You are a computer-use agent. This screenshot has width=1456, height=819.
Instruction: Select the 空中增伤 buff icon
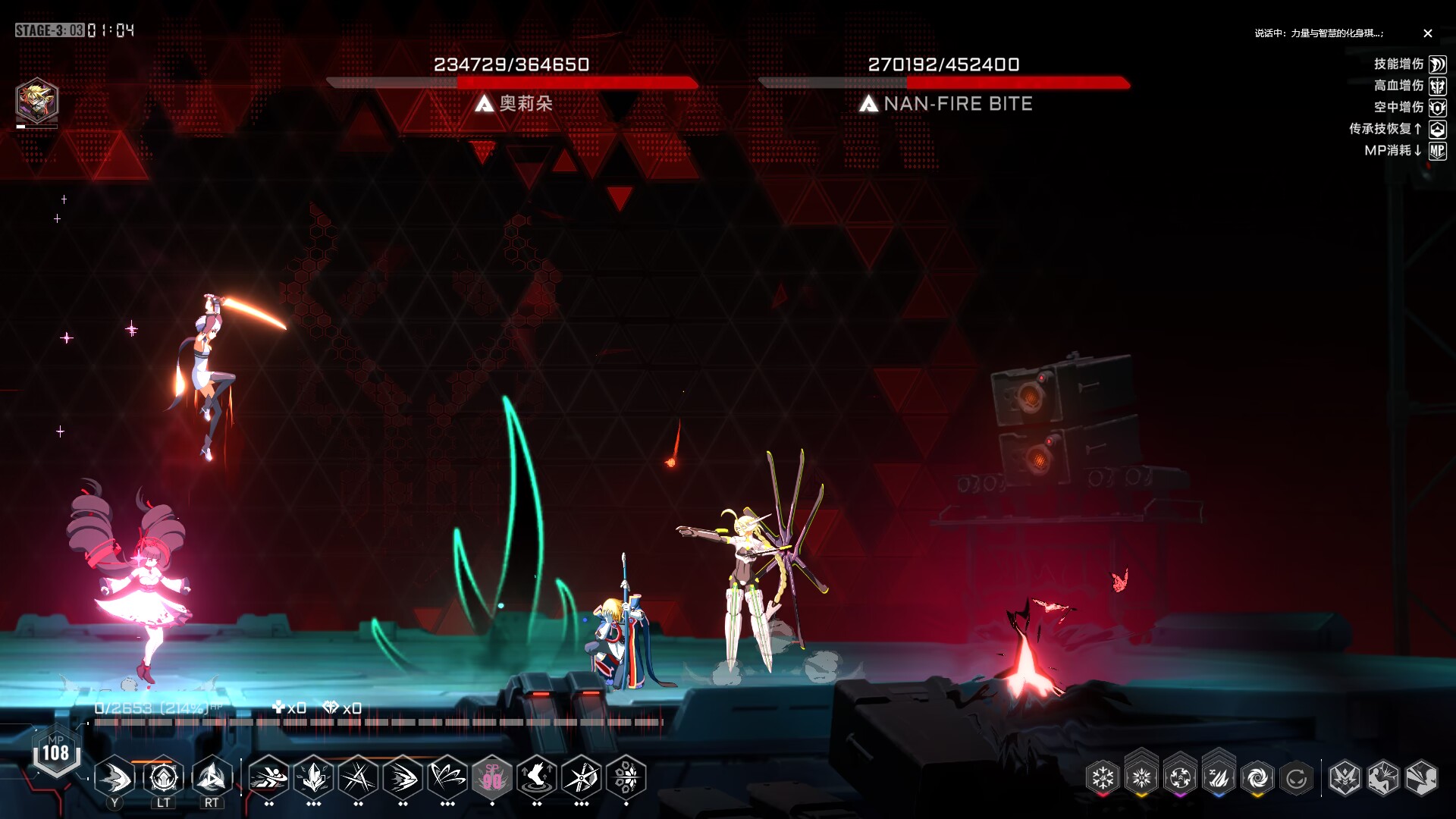(1437, 108)
